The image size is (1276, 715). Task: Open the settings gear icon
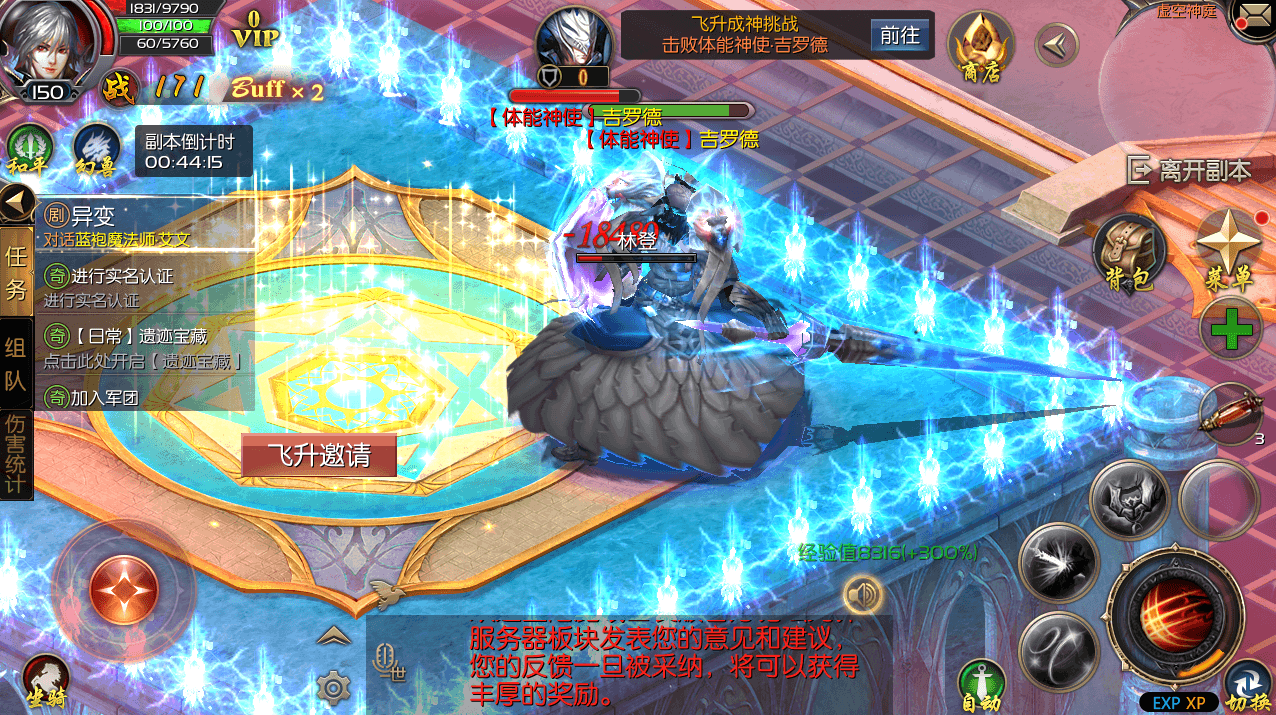tap(333, 687)
